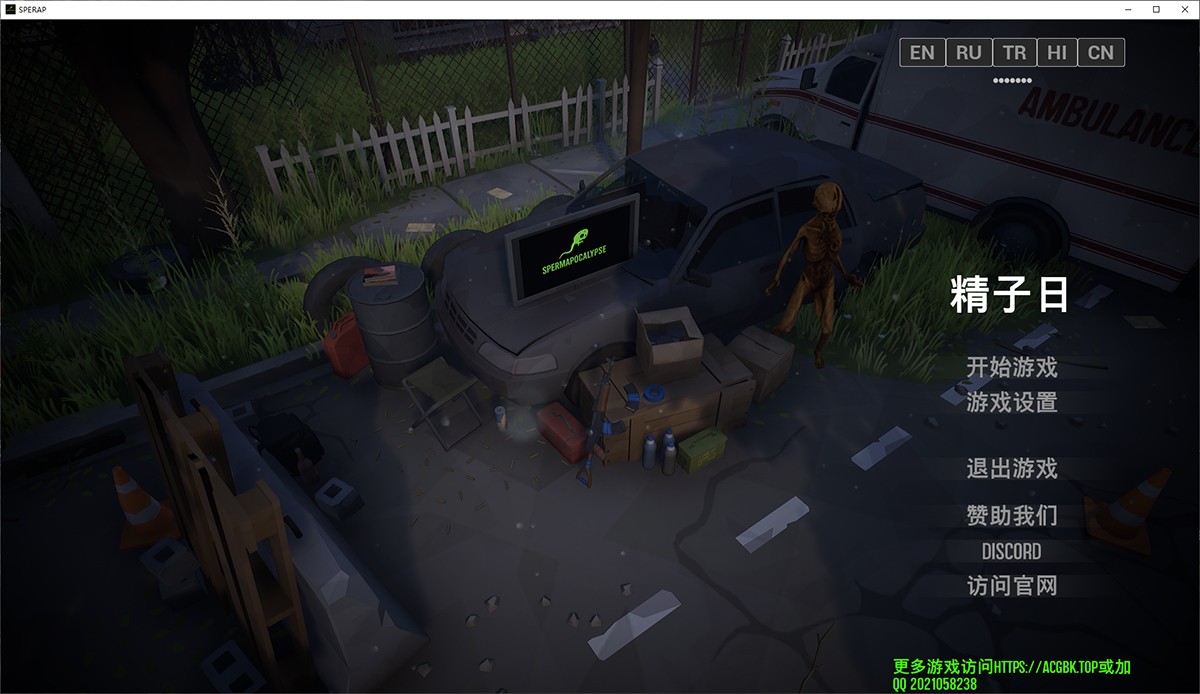This screenshot has height=694, width=1200.
Task: Open 游戏设置 game settings
Action: tap(1011, 402)
